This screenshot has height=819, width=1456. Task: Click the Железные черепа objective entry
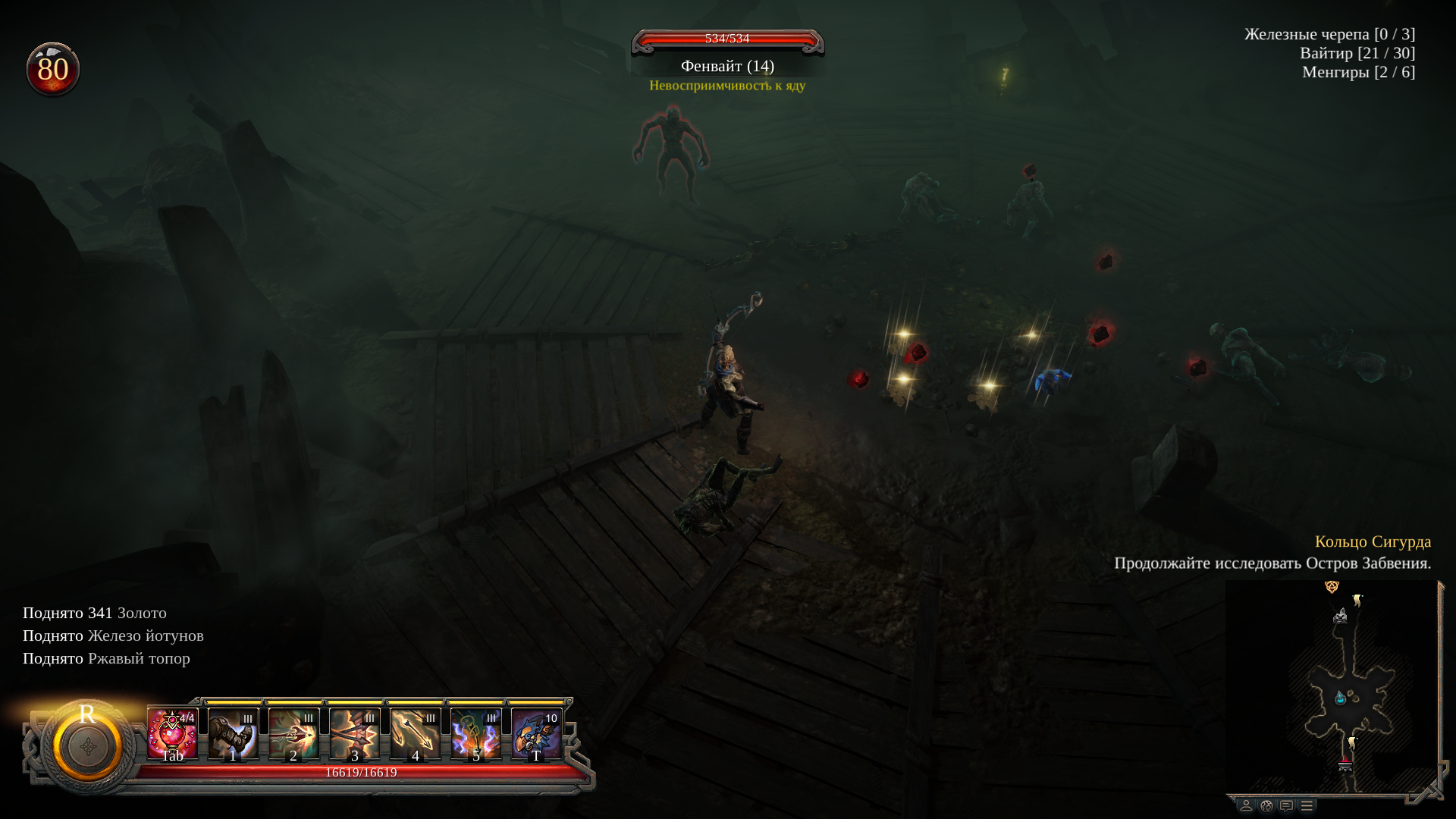(x=1329, y=34)
